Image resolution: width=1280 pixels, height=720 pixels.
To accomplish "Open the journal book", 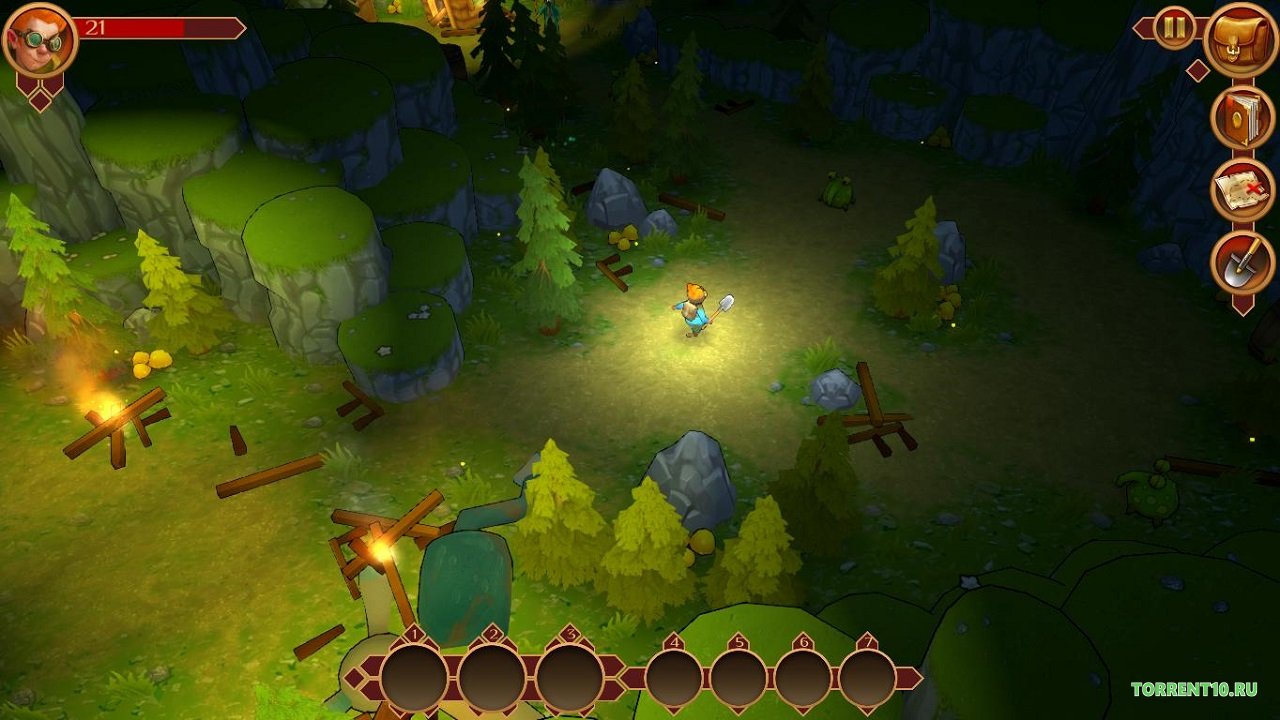I will (x=1242, y=117).
